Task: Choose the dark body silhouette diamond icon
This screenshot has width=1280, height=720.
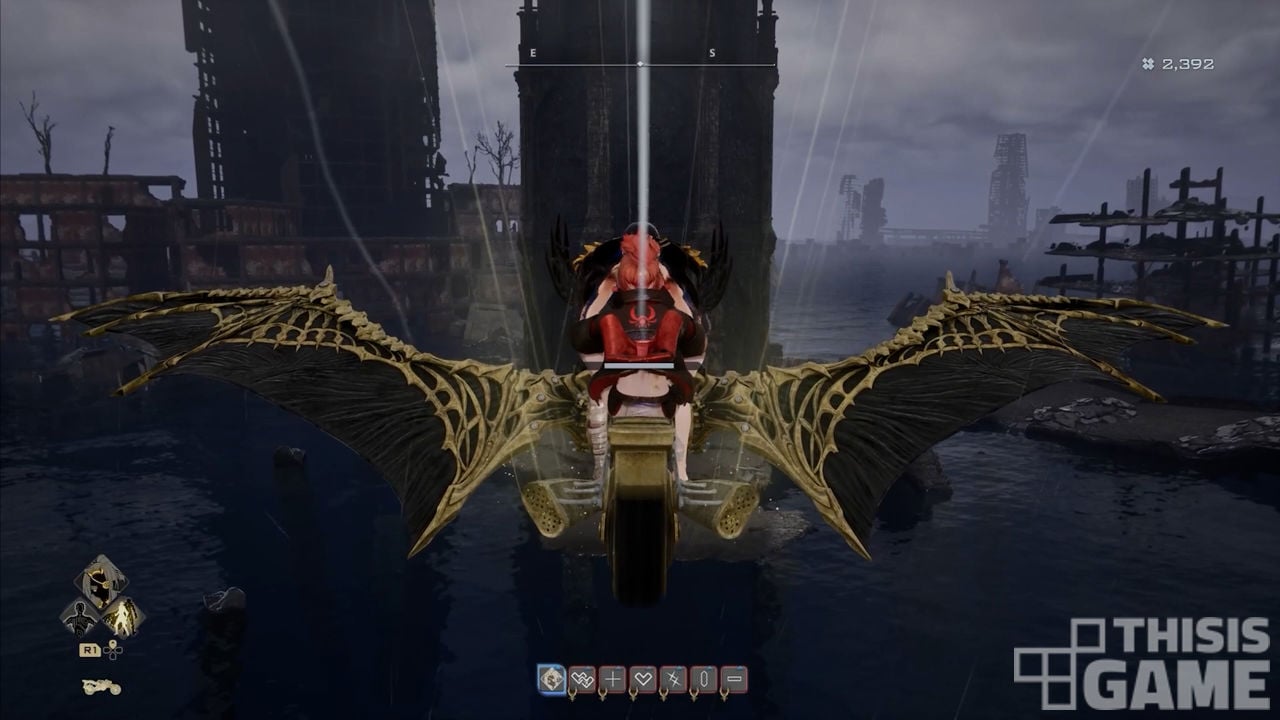Action: (x=80, y=615)
